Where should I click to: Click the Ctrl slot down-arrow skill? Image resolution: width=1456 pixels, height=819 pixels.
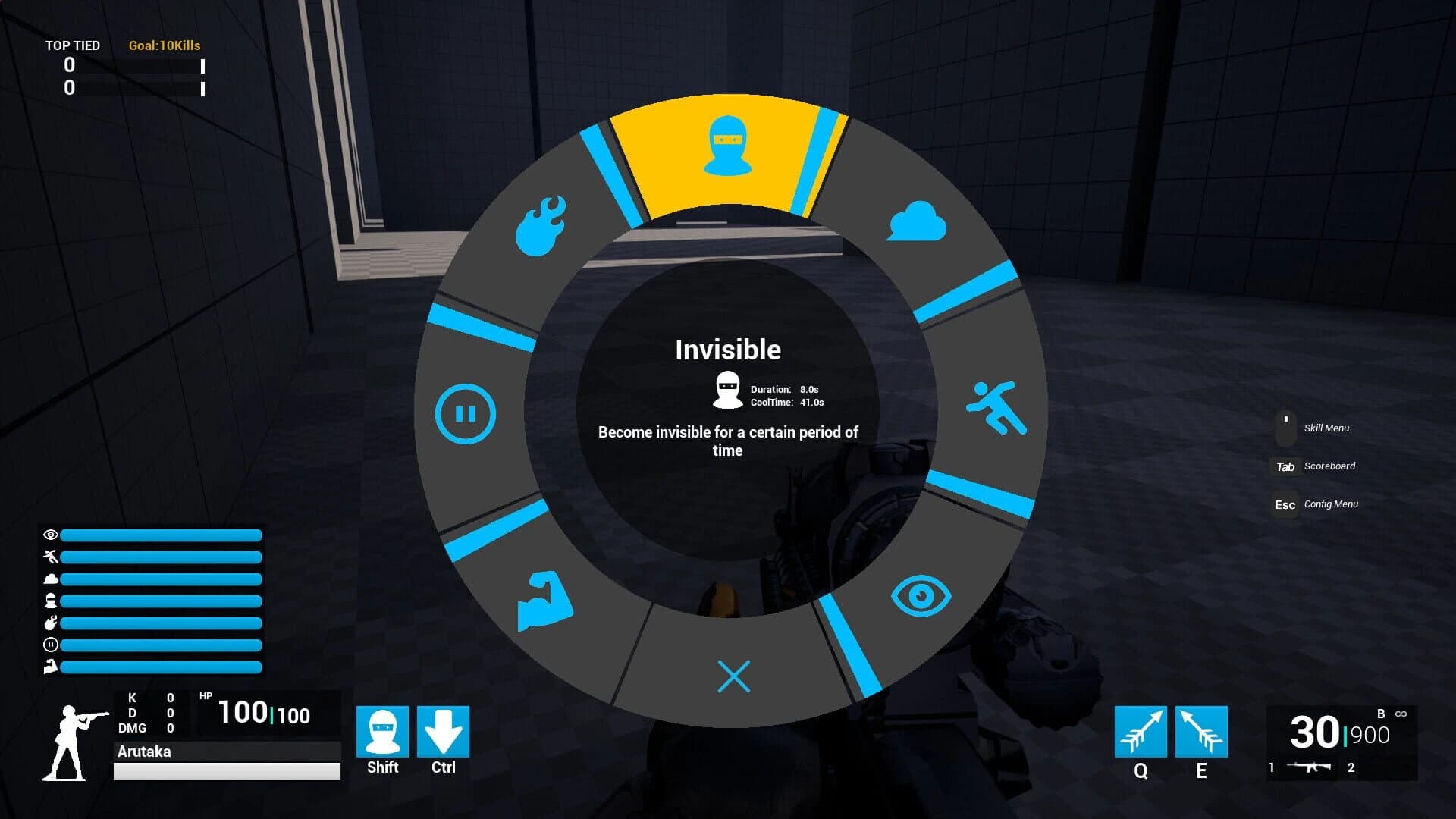[x=444, y=730]
